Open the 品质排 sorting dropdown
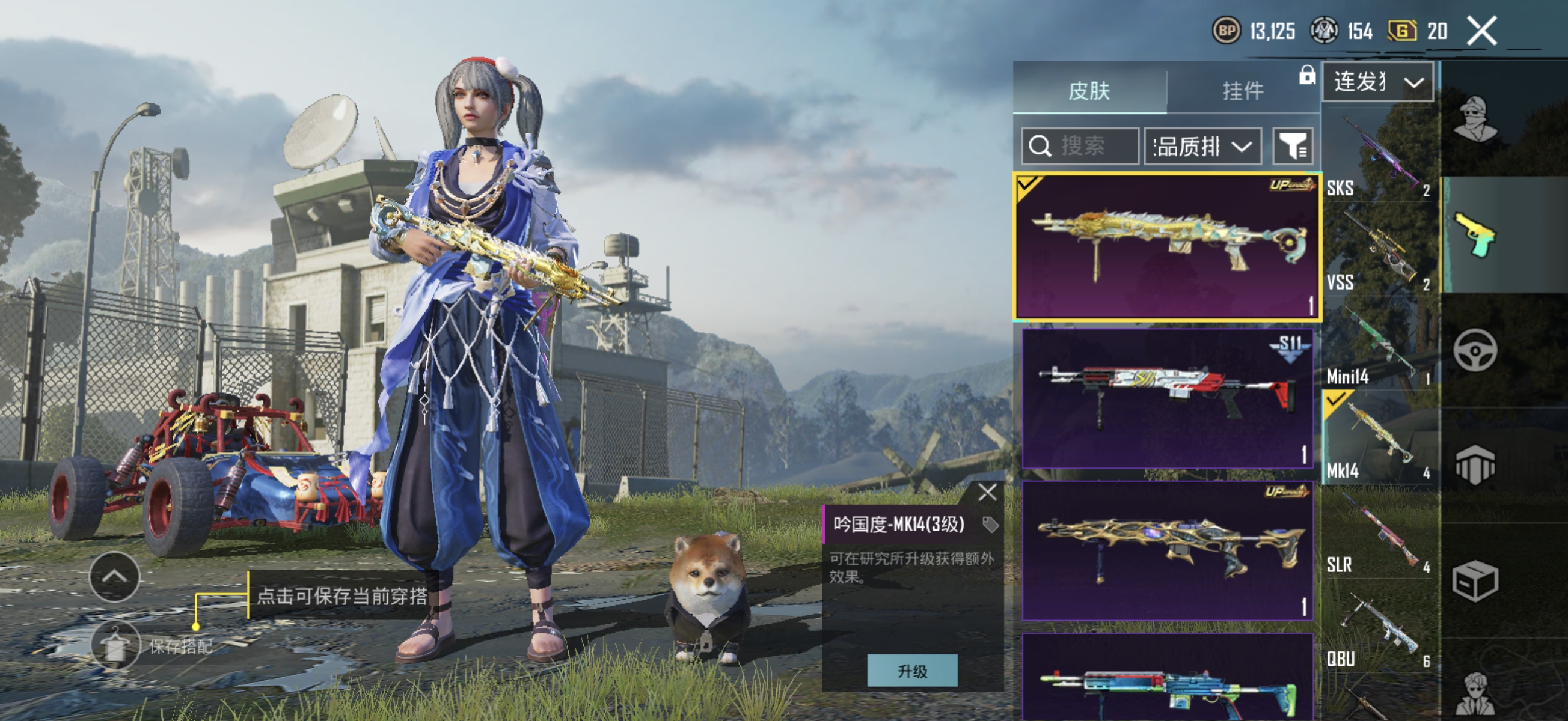The width and height of the screenshot is (1568, 721). coord(1202,146)
